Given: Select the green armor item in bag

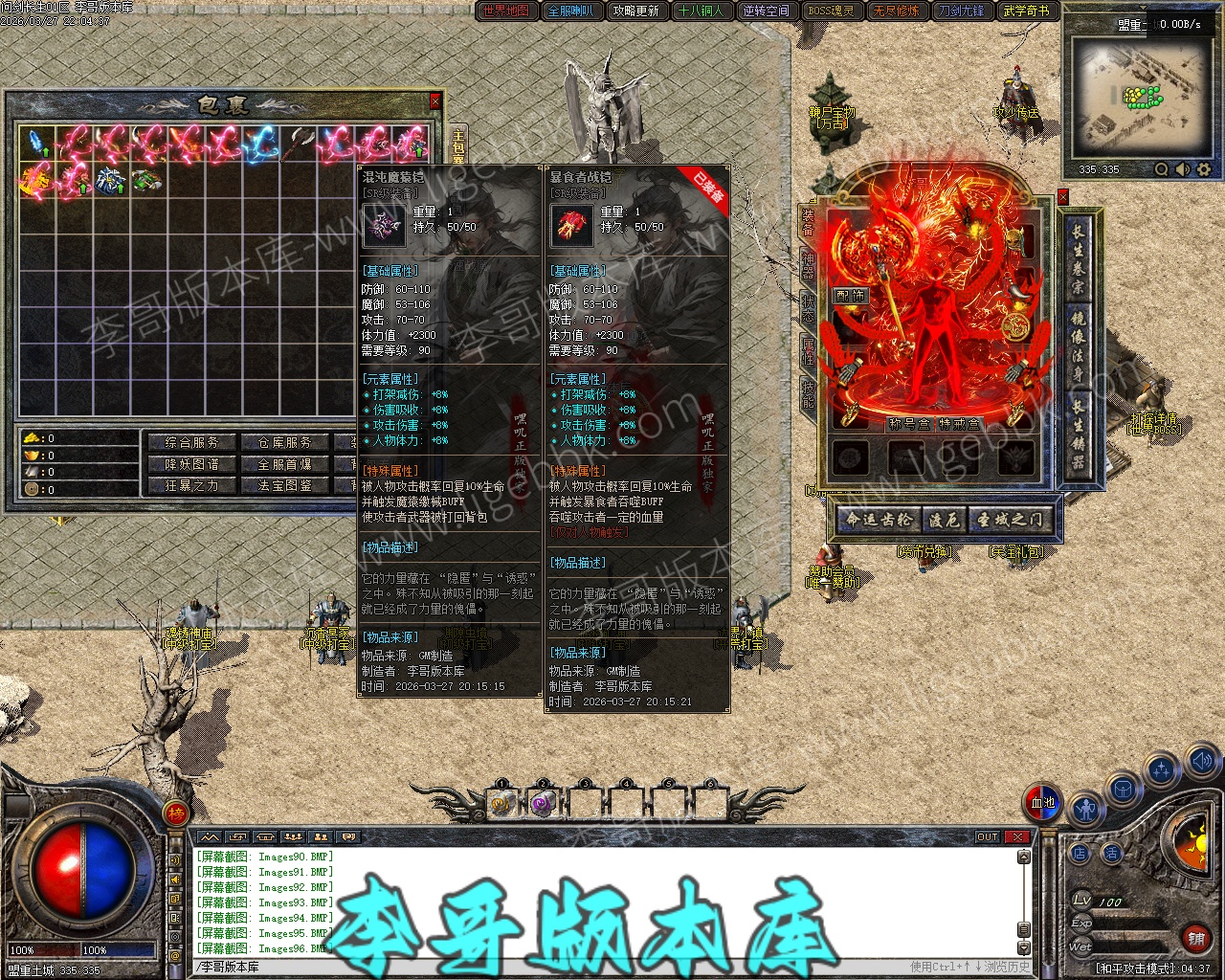Looking at the screenshot, I should (146, 179).
